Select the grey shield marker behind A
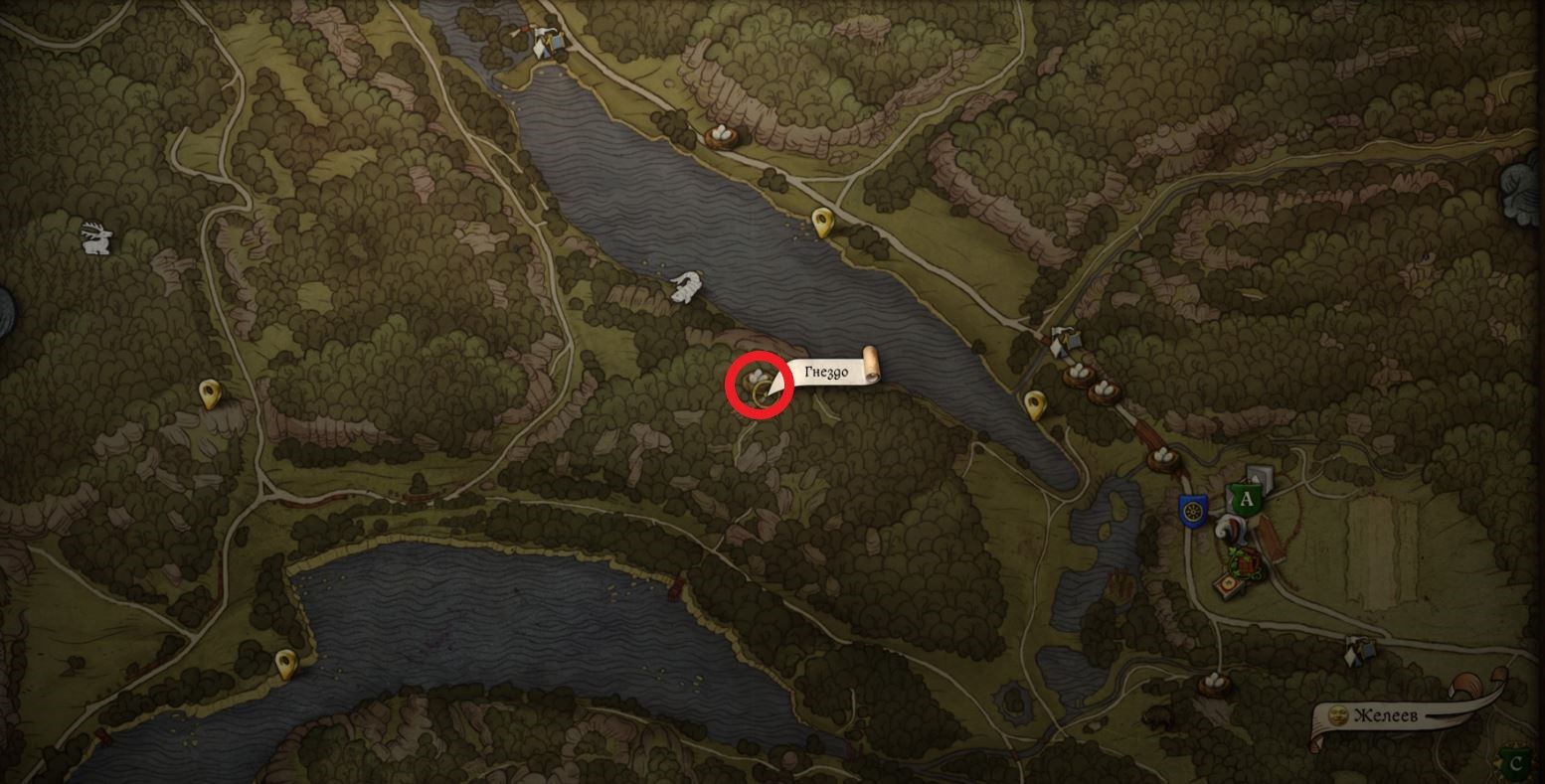 tap(1261, 477)
